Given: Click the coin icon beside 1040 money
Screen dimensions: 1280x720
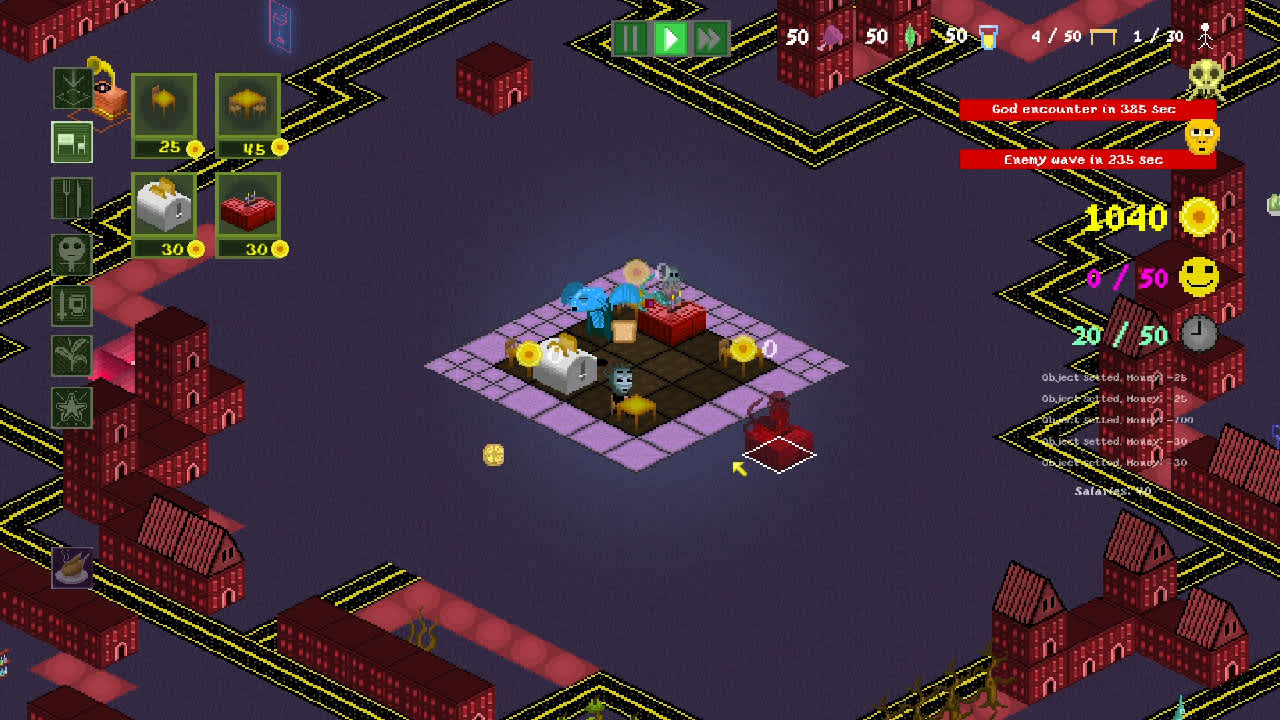Looking at the screenshot, I should (1199, 218).
